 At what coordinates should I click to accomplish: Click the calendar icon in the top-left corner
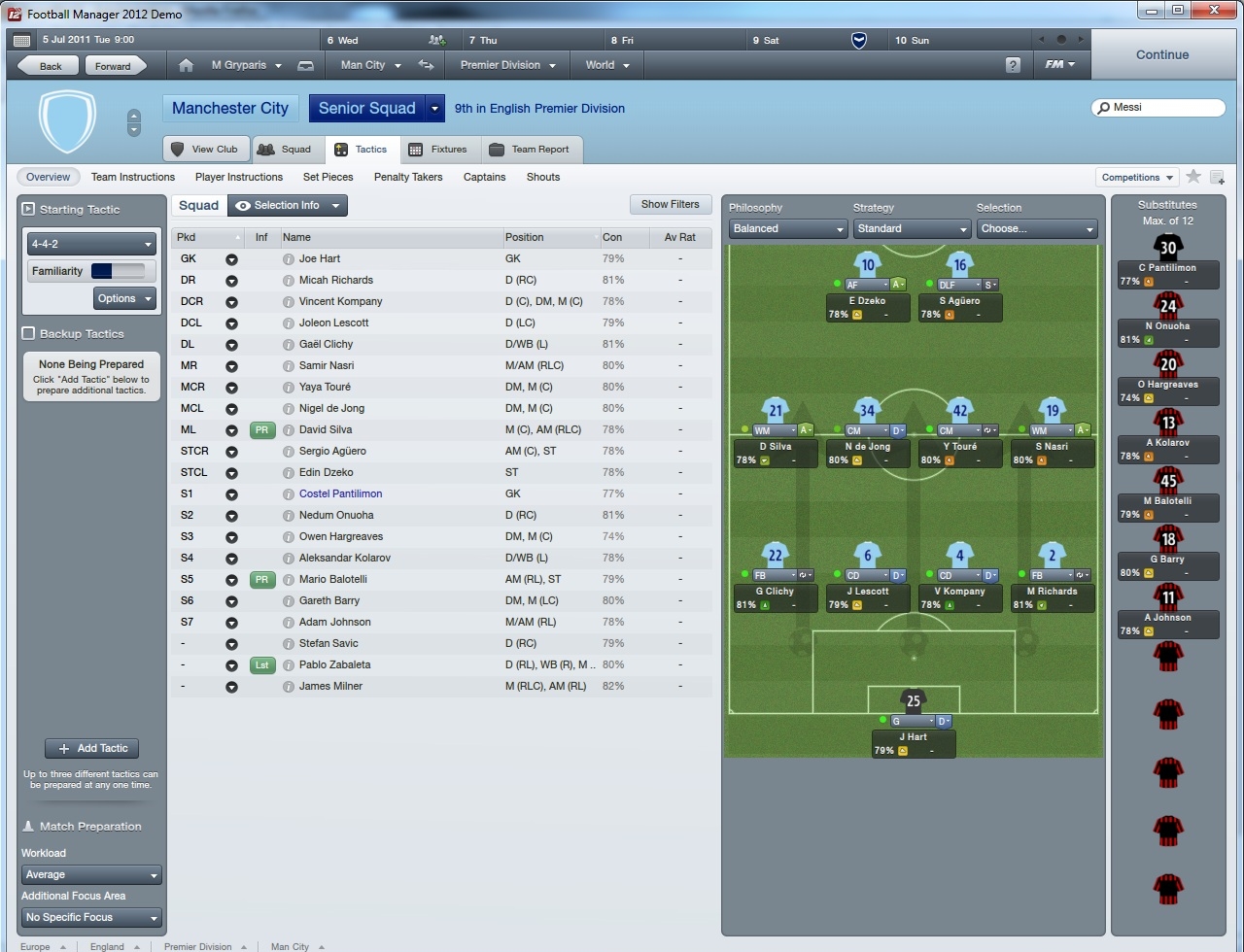click(21, 40)
